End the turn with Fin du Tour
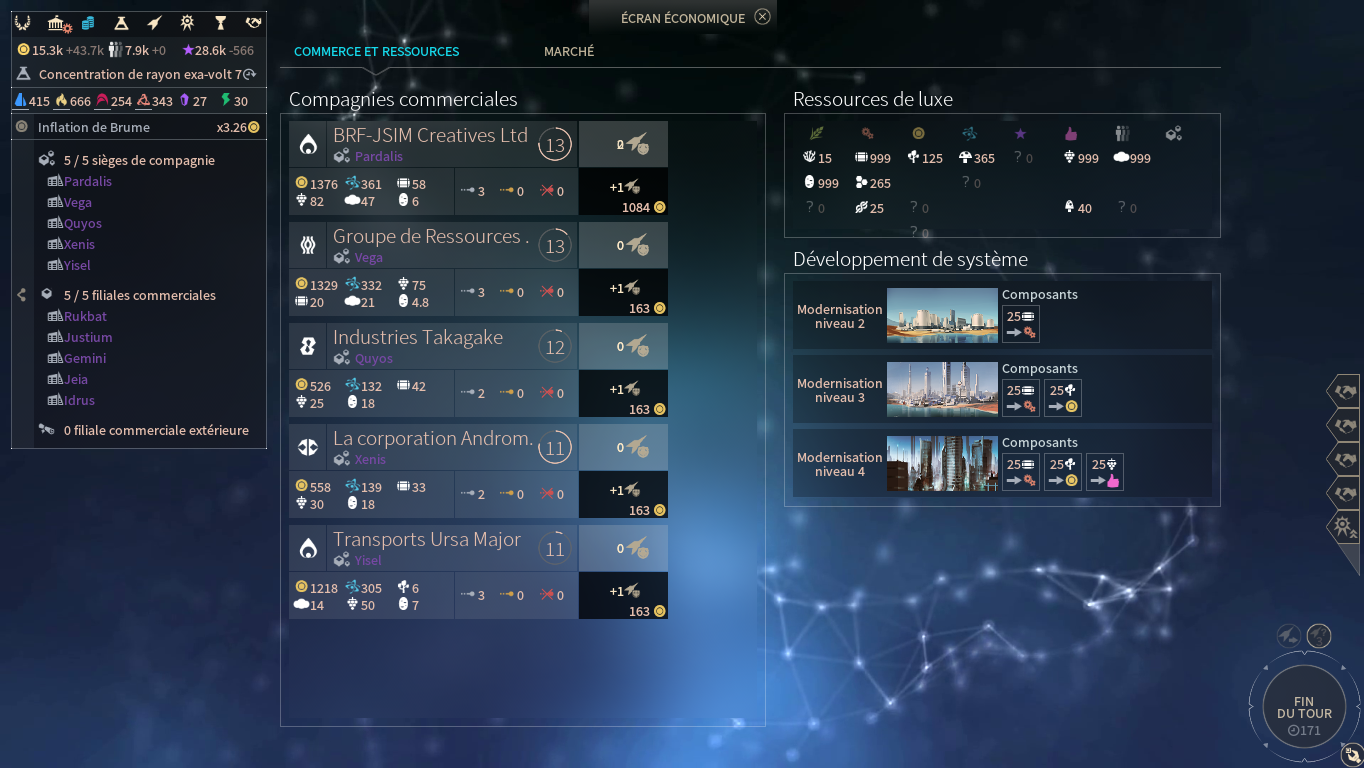Viewport: 1364px width, 768px height. (1304, 712)
